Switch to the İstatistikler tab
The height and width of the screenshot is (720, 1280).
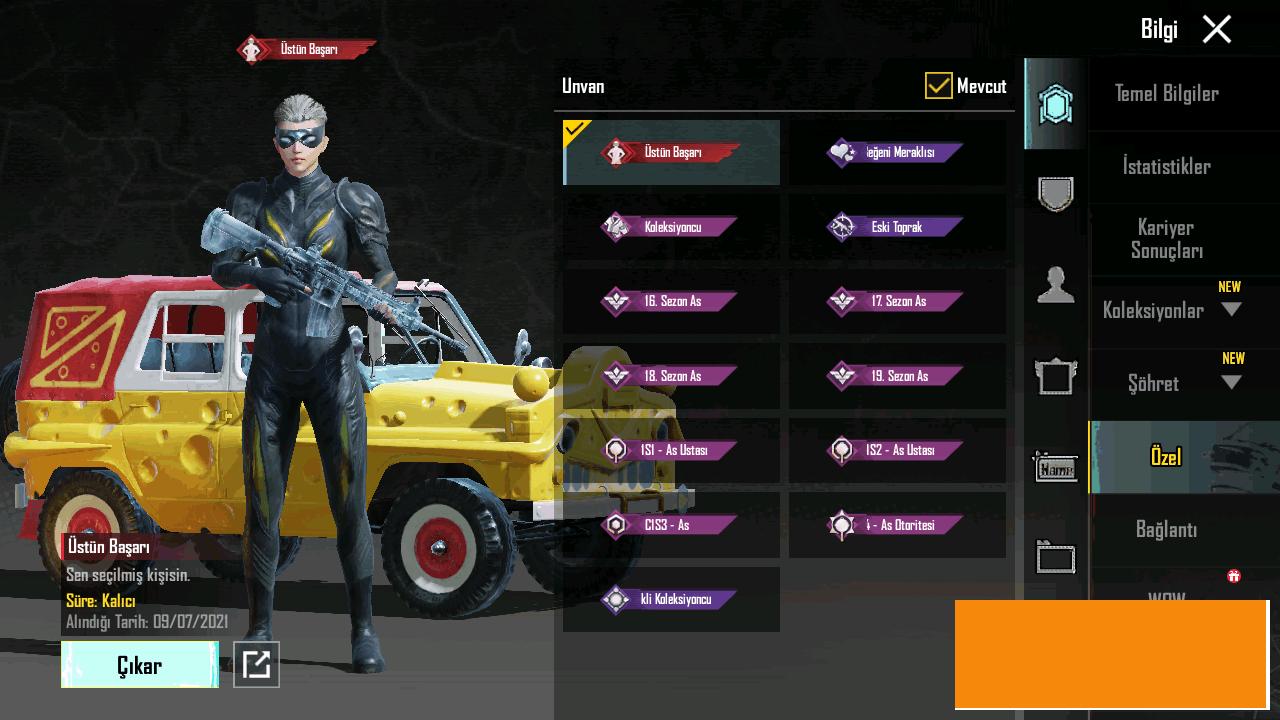point(1166,167)
